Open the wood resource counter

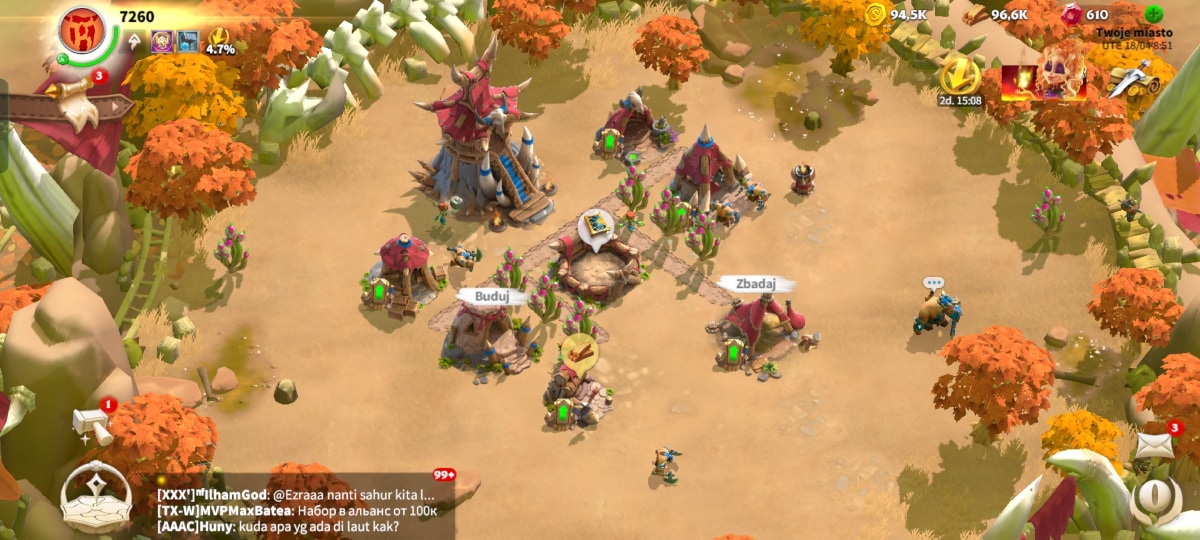point(996,14)
